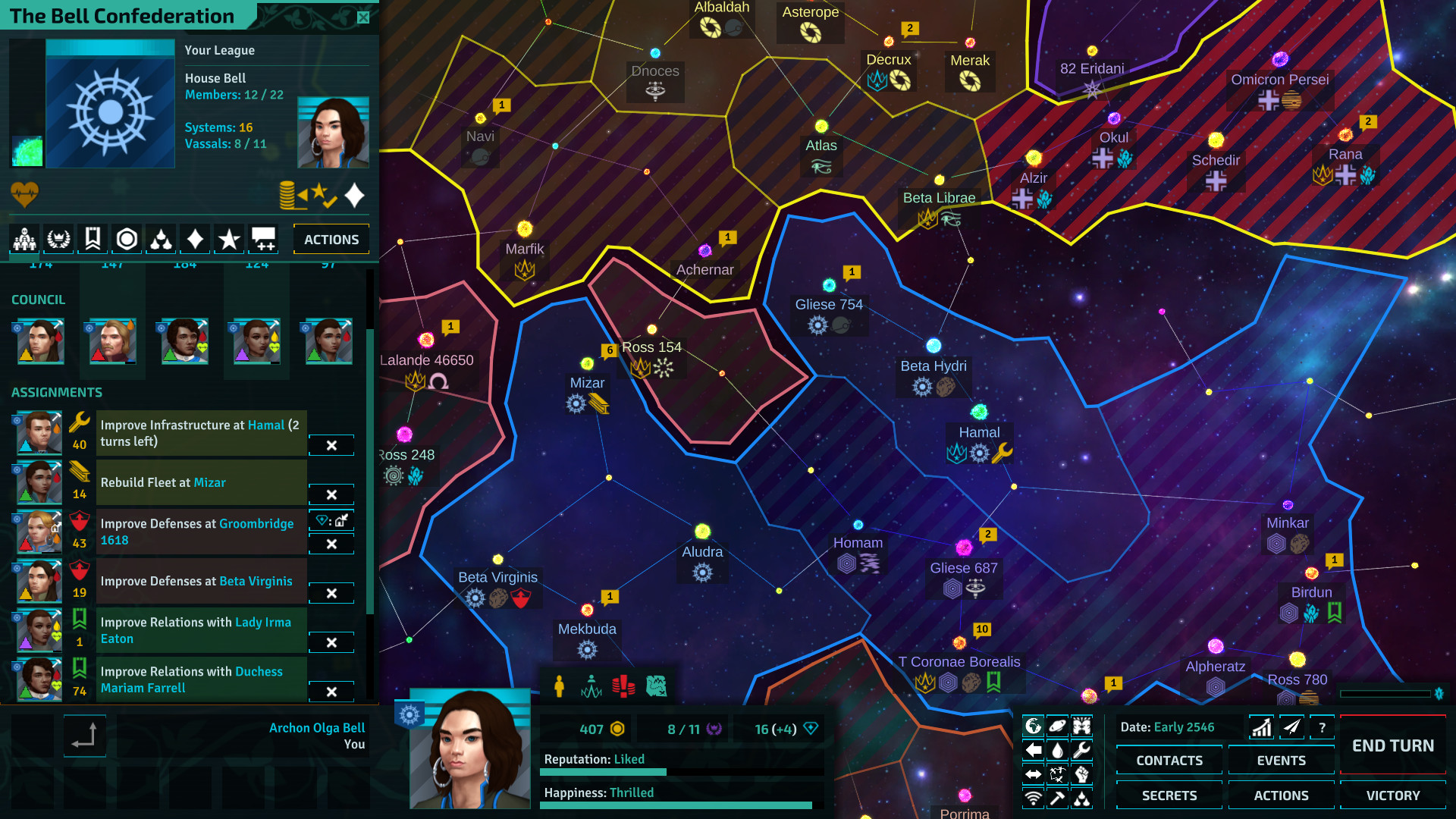Viewport: 1456px width, 819px height.
Task: Click the wrench construction overlay icon
Action: click(x=1082, y=749)
